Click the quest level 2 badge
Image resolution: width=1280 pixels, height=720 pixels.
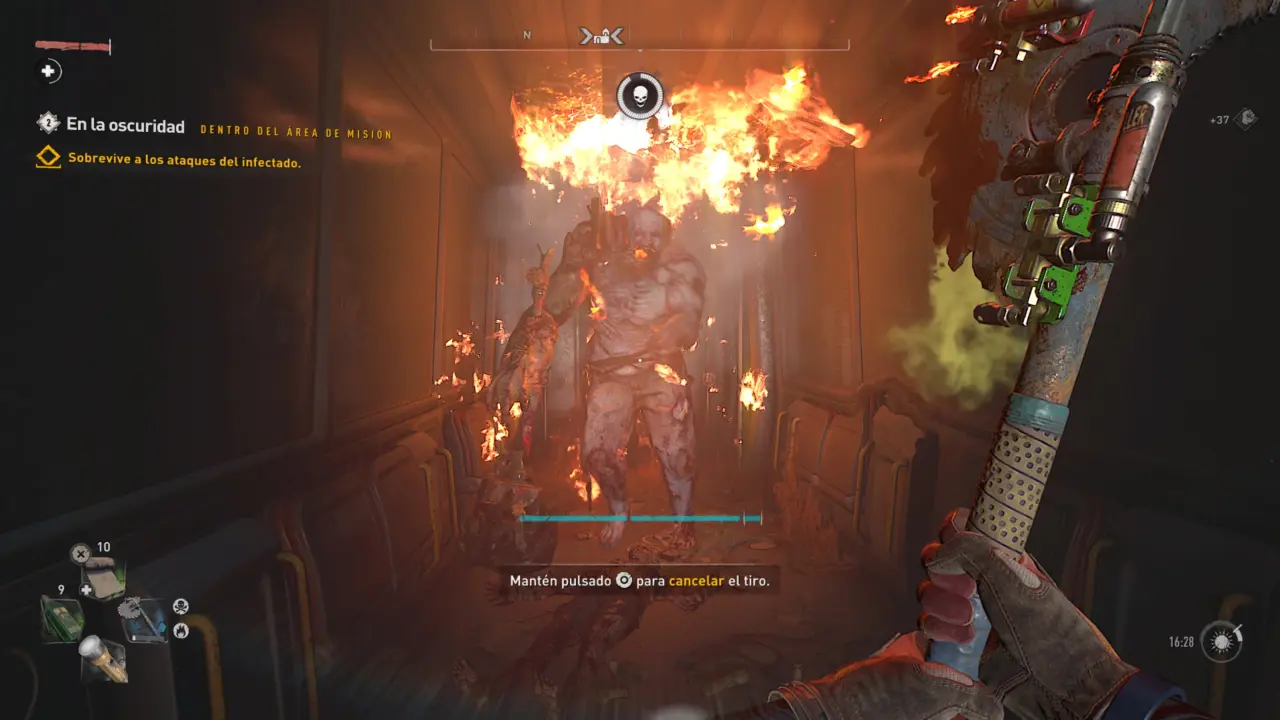click(48, 124)
